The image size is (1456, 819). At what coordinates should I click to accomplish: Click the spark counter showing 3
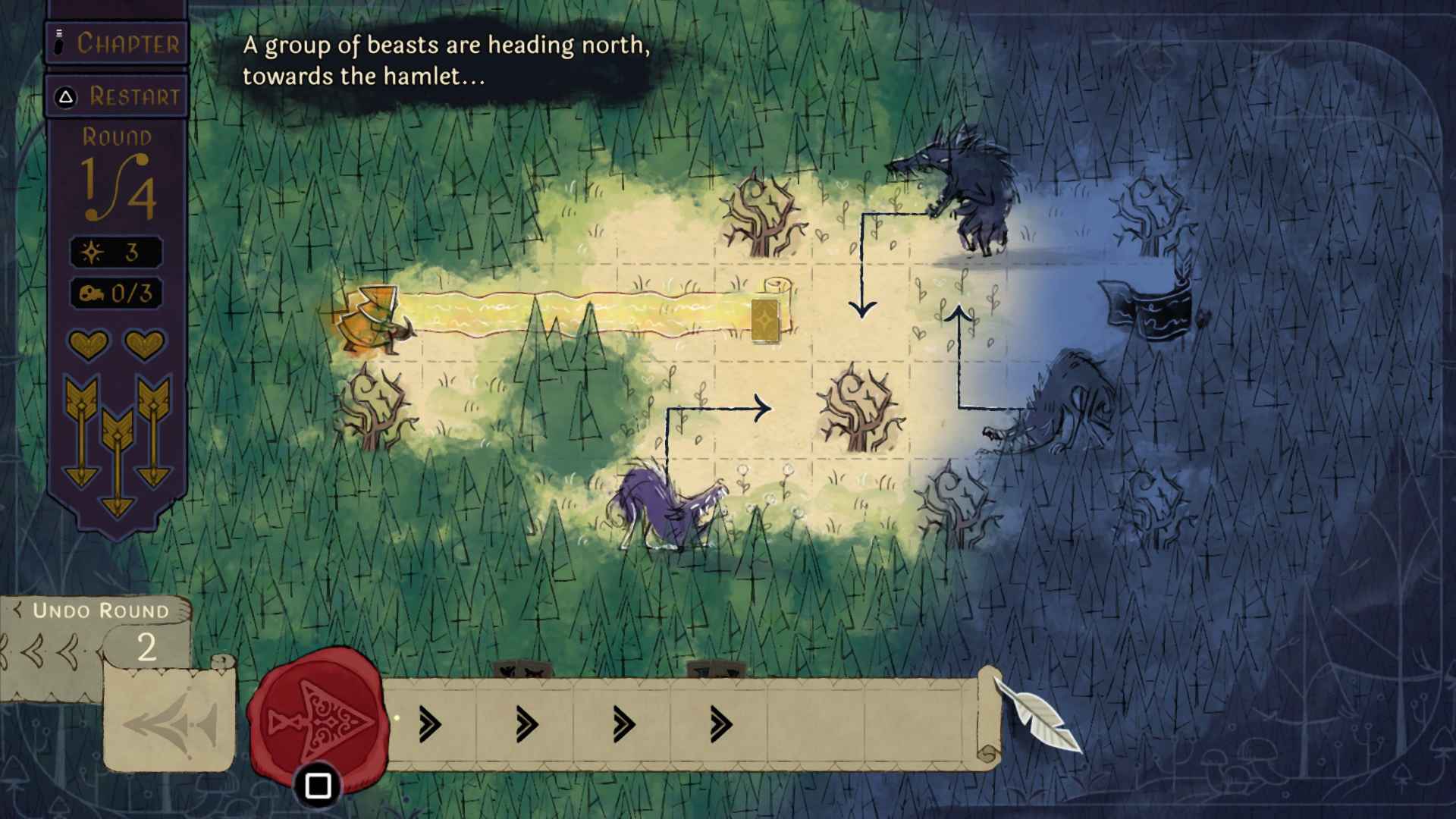coord(115,253)
